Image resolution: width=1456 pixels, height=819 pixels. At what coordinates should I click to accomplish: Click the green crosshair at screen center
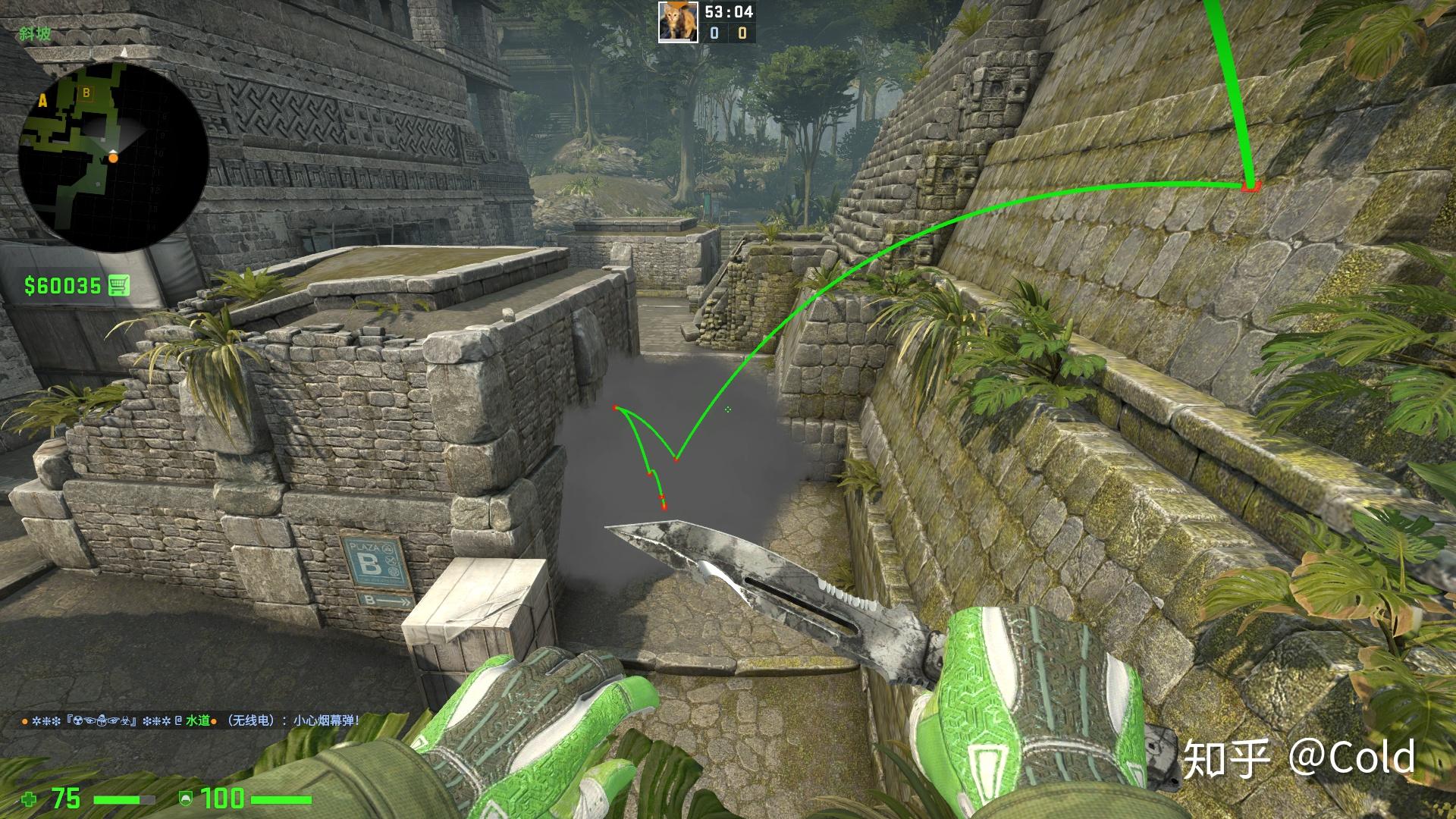(728, 409)
